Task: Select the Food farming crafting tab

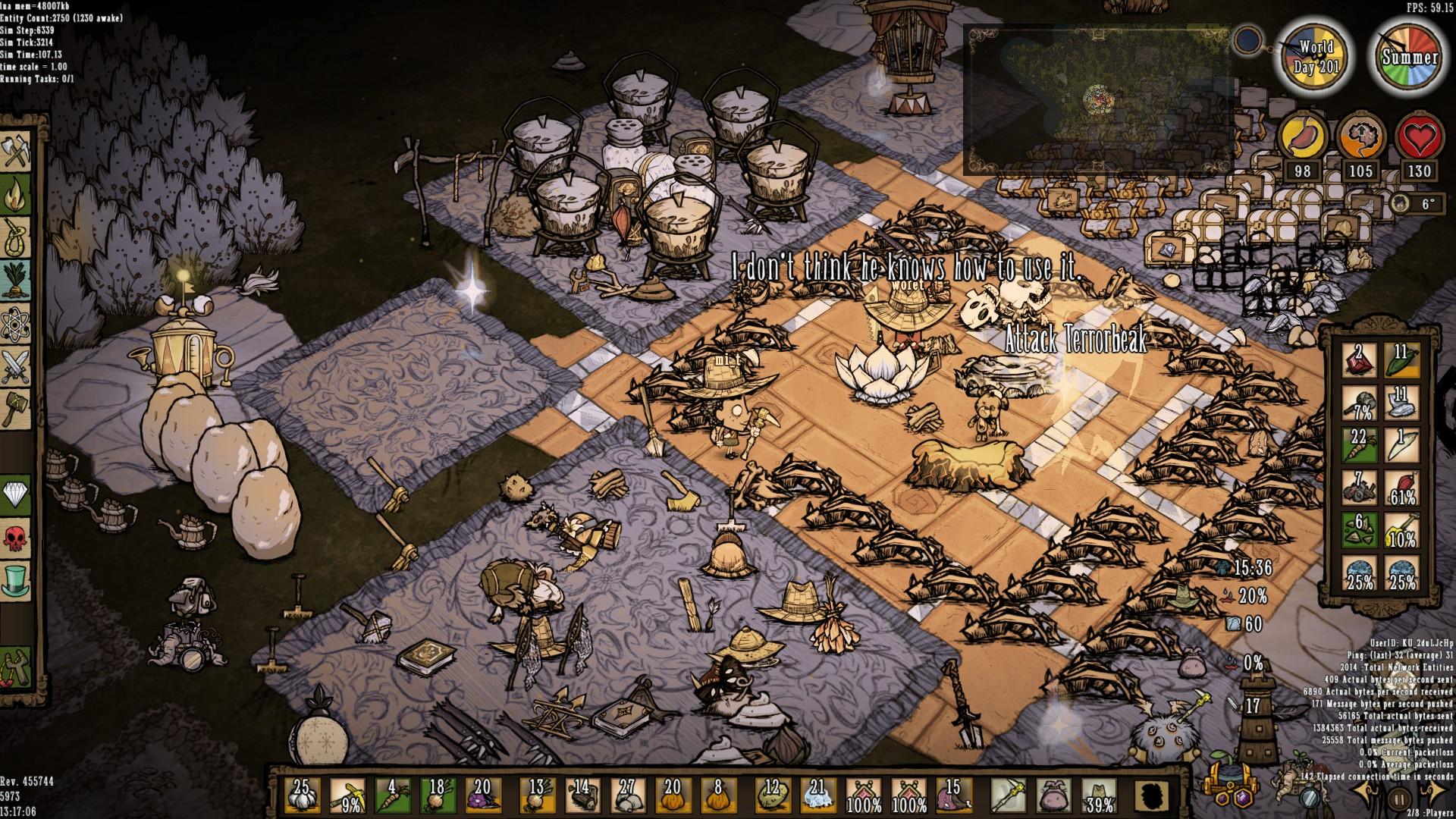Action: click(x=16, y=280)
